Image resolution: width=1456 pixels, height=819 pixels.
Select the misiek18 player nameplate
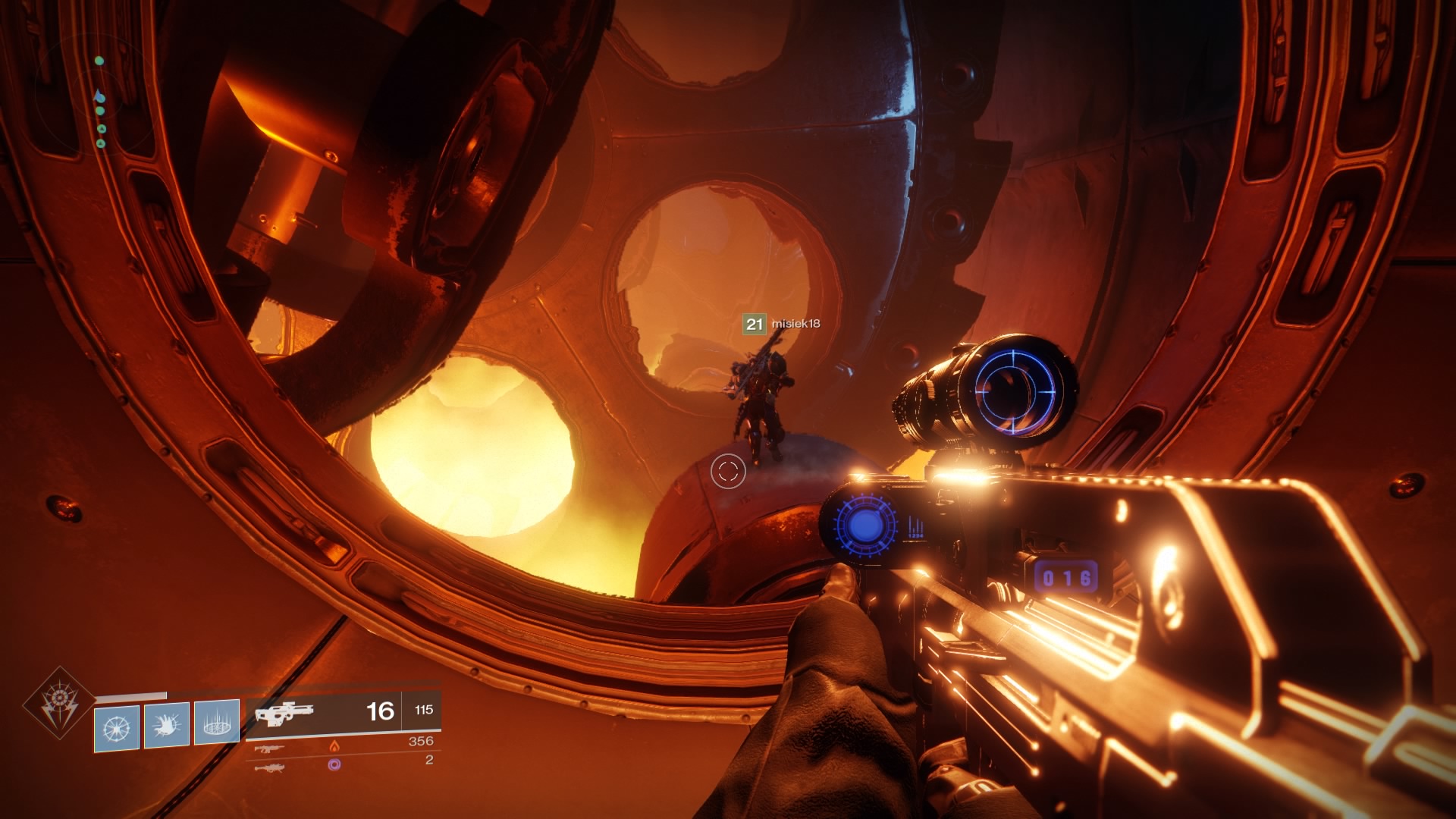[x=782, y=324]
